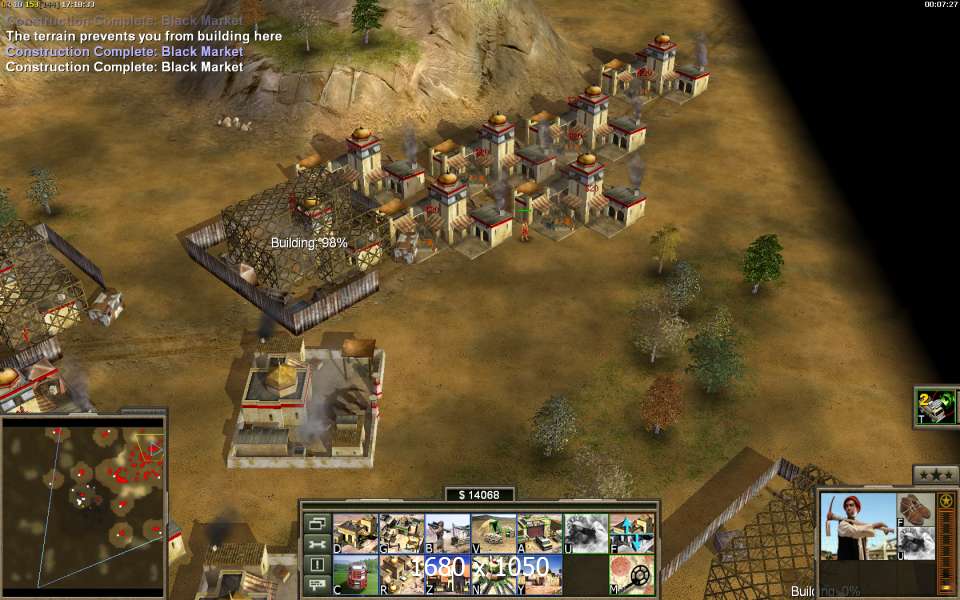Select the build icon labeled D
Viewport: 960px width, 600px height.
[x=354, y=533]
